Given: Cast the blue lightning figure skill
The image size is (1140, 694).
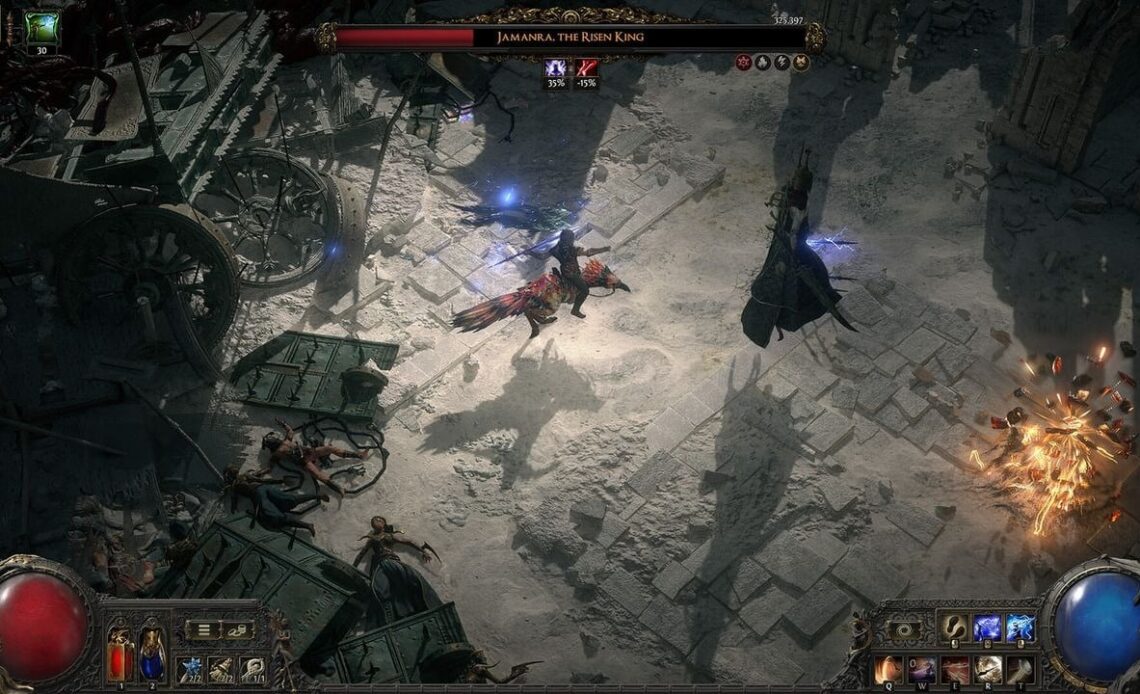Looking at the screenshot, I should pyautogui.click(x=987, y=627).
